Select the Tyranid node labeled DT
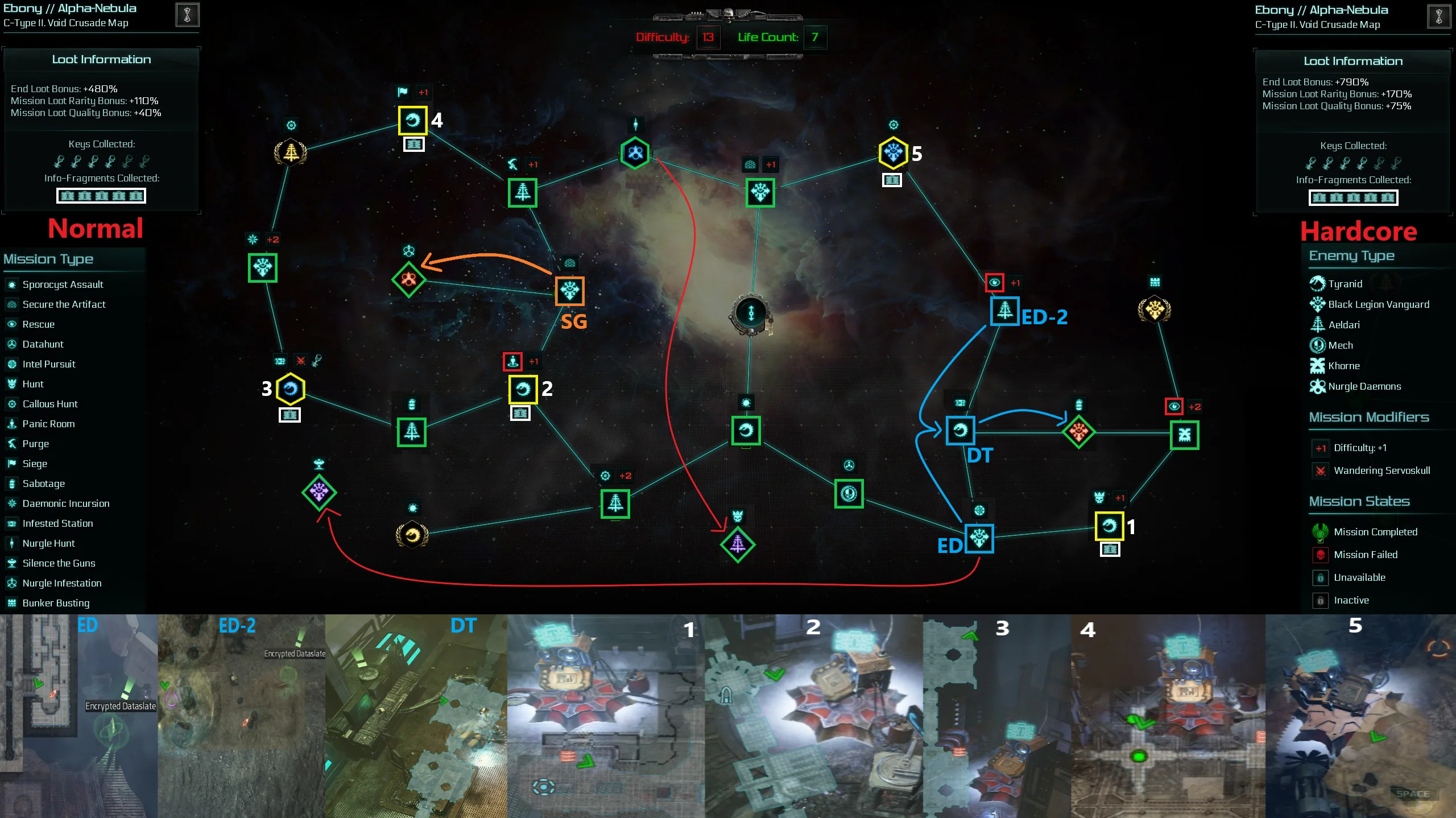 [x=960, y=431]
